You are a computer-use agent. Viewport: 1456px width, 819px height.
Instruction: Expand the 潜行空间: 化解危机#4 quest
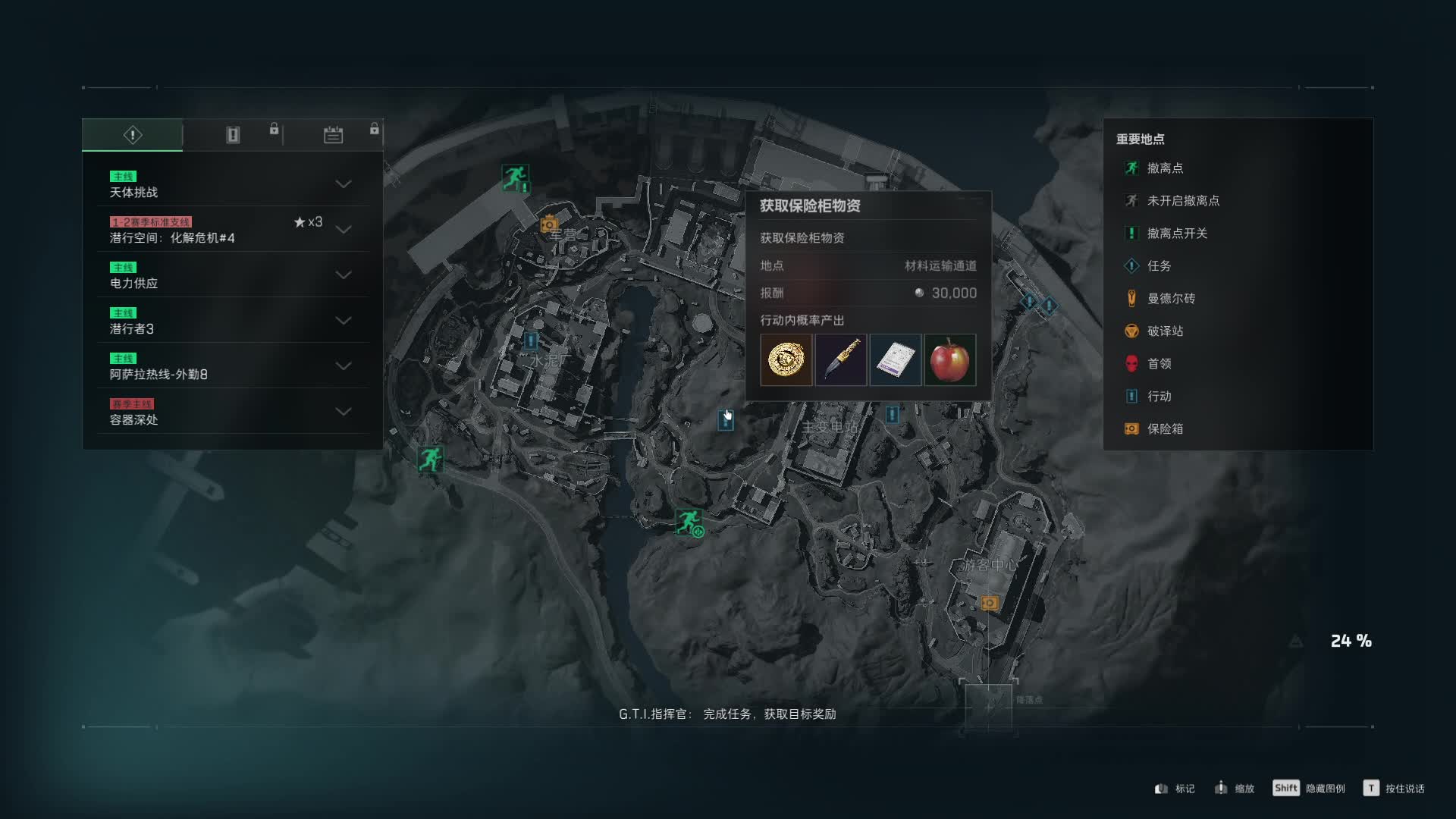pos(343,230)
